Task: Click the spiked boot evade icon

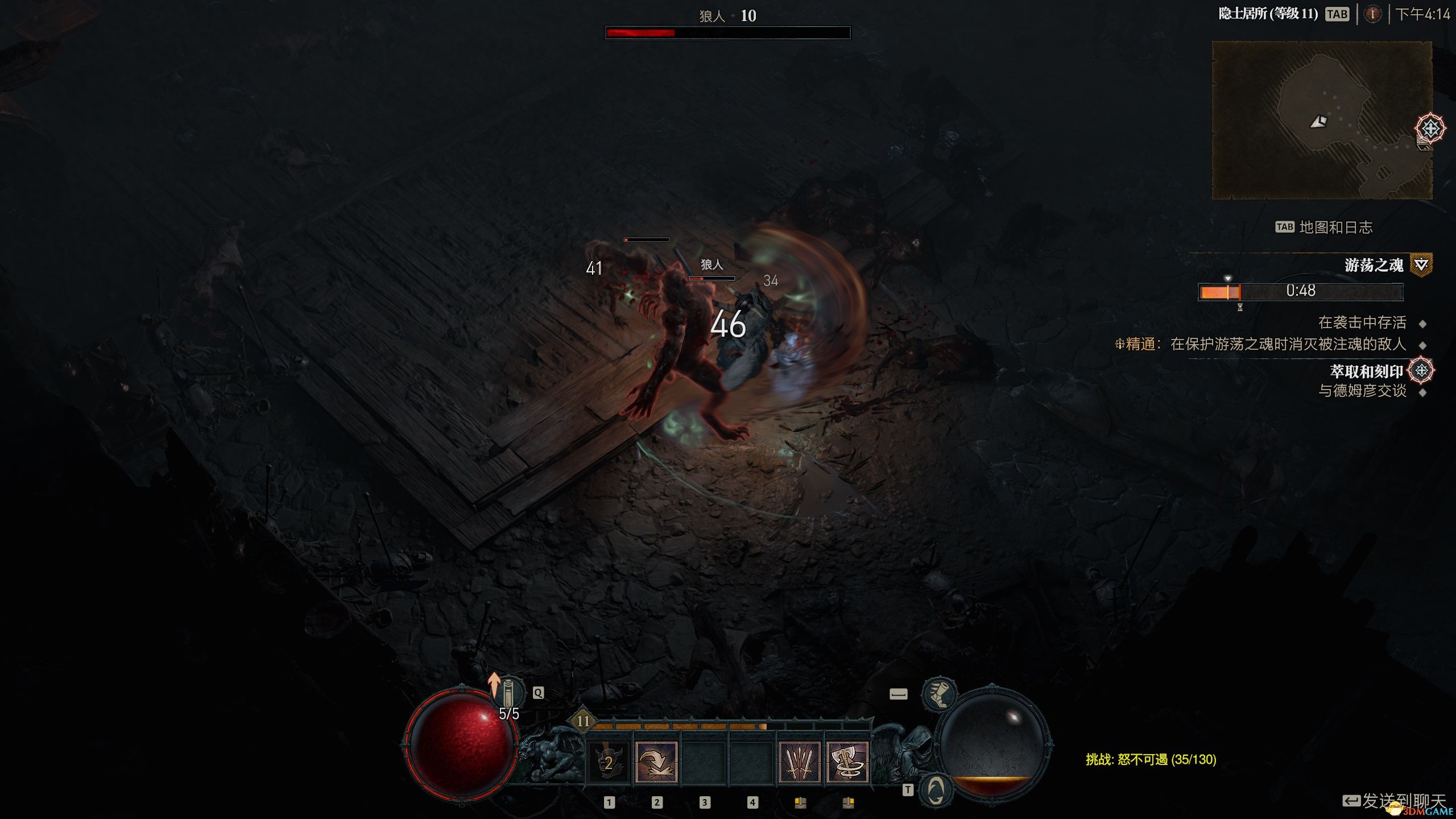Action: (x=939, y=694)
